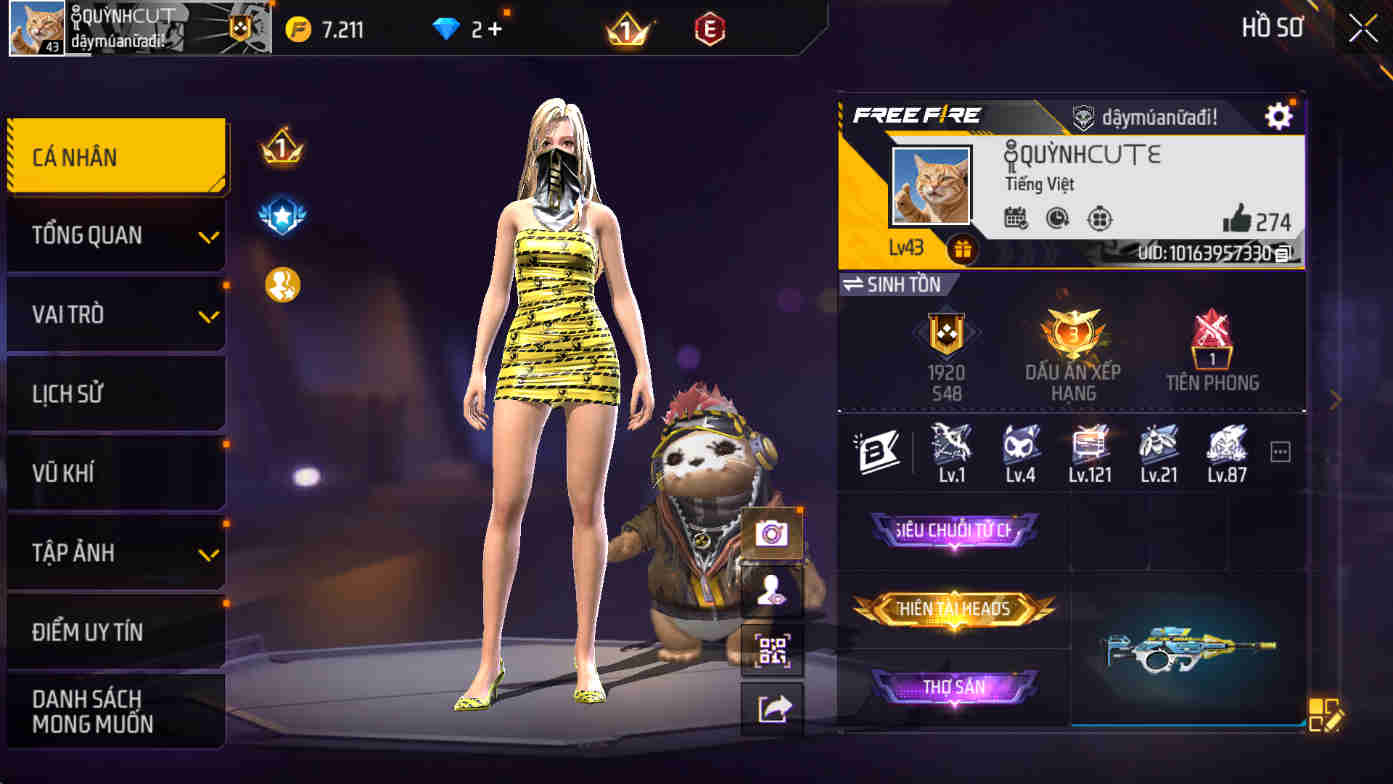Click the share profile arrow icon

(771, 707)
